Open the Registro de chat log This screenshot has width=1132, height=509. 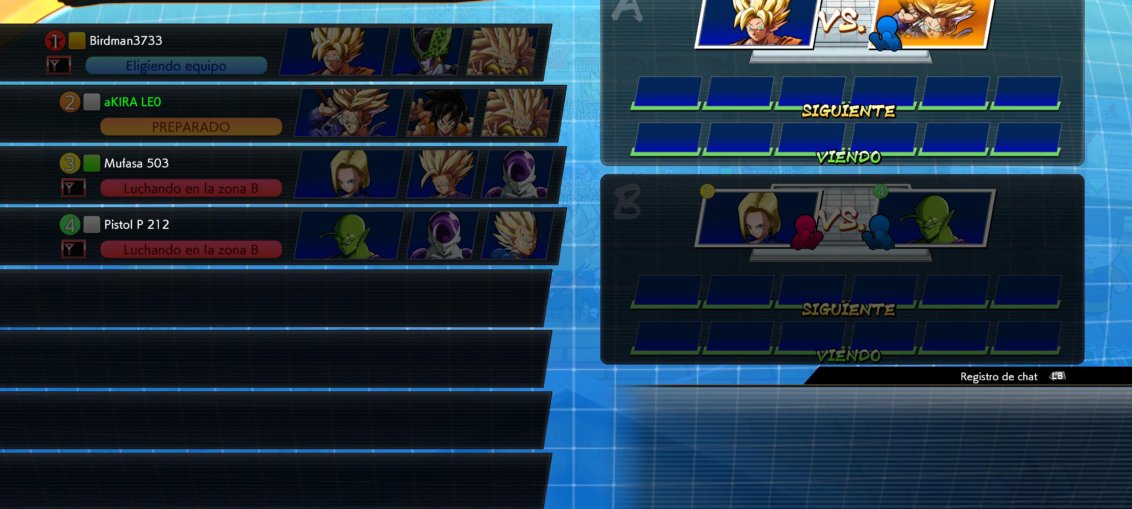pyautogui.click(x=1000, y=377)
